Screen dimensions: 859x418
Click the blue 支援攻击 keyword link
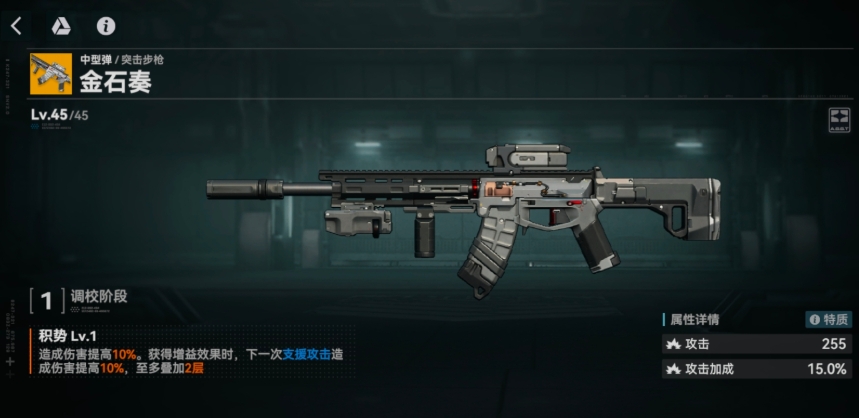pyautogui.click(x=305, y=355)
